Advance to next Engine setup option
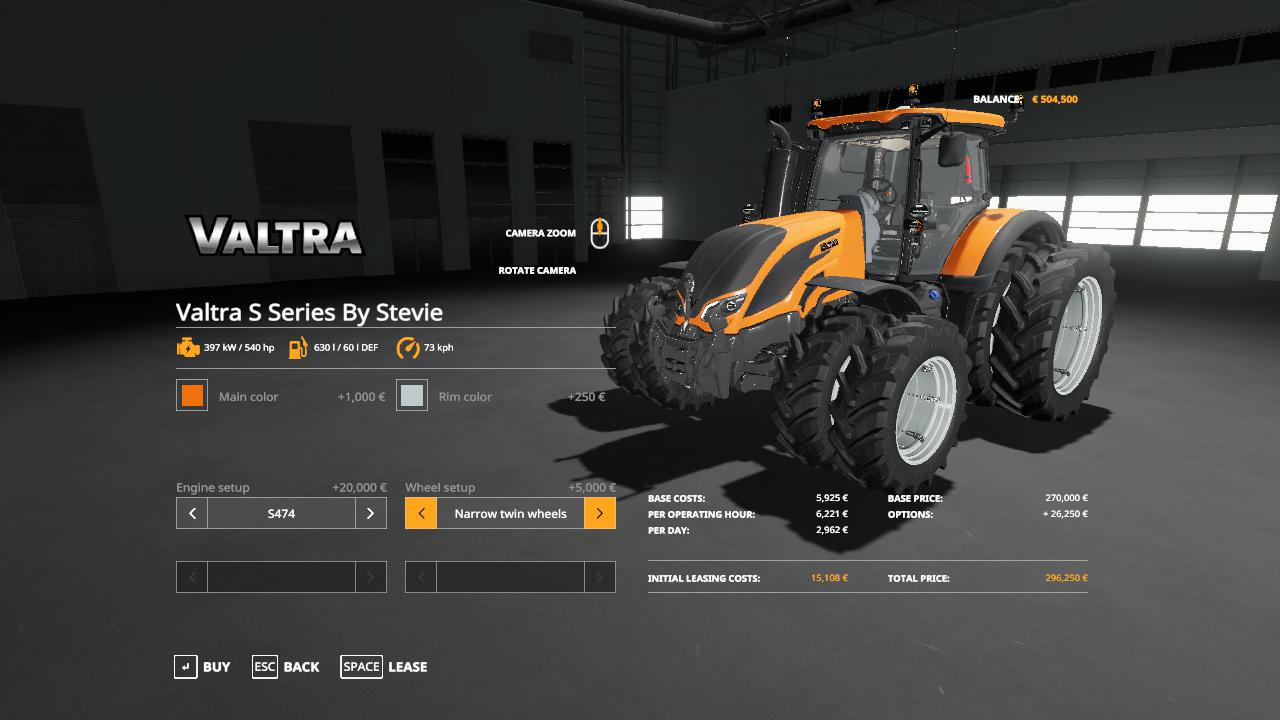 pyautogui.click(x=370, y=514)
